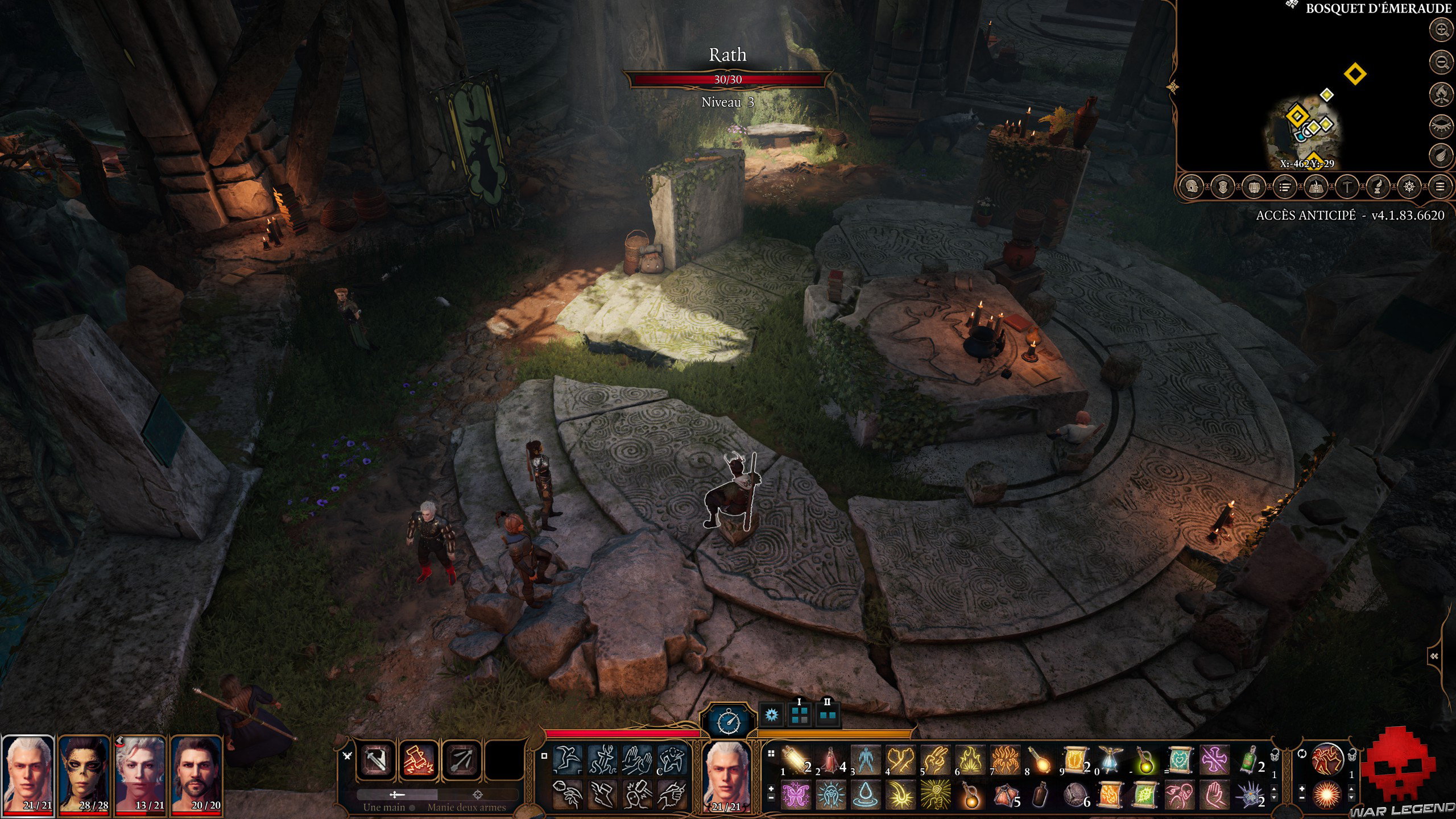The height and width of the screenshot is (819, 1456).
Task: Click the minimap zoom-in magnifier button
Action: (x=1441, y=29)
